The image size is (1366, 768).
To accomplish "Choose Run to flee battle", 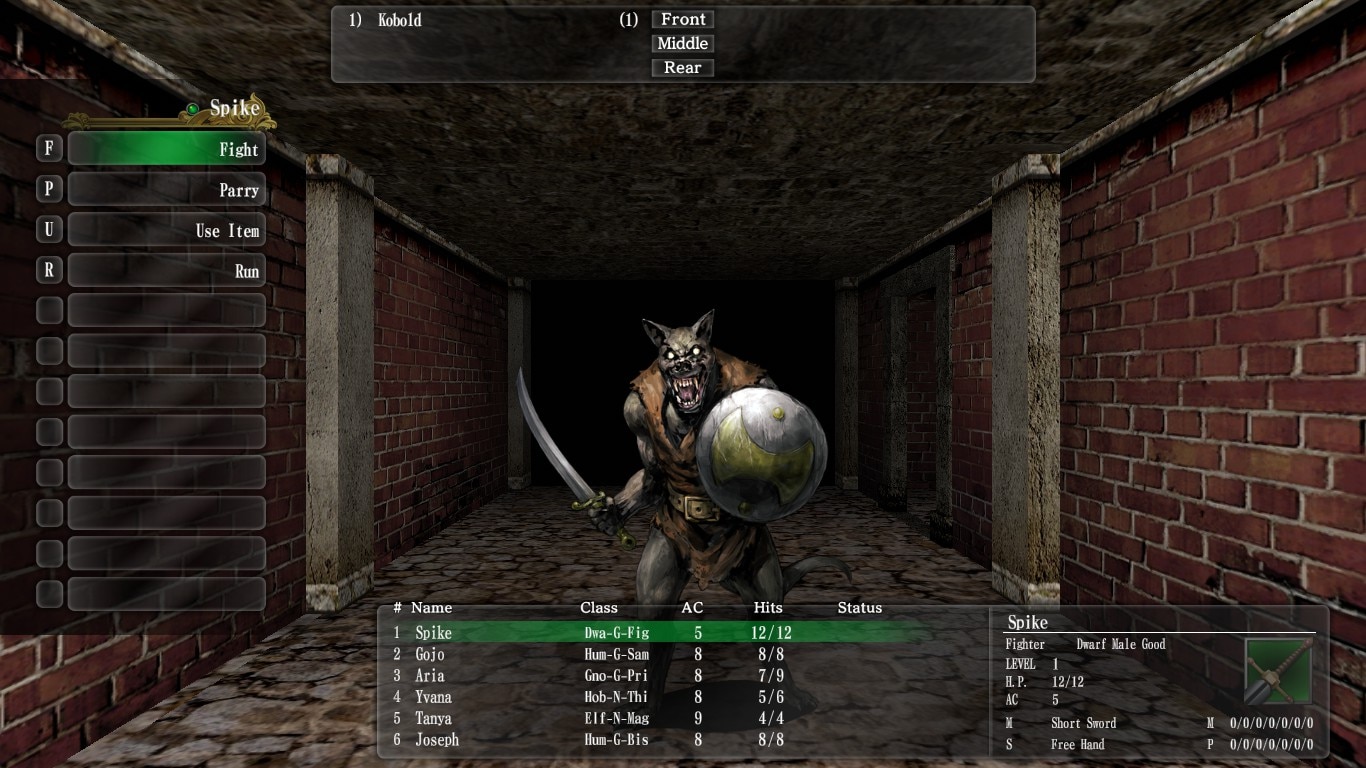I will click(166, 271).
